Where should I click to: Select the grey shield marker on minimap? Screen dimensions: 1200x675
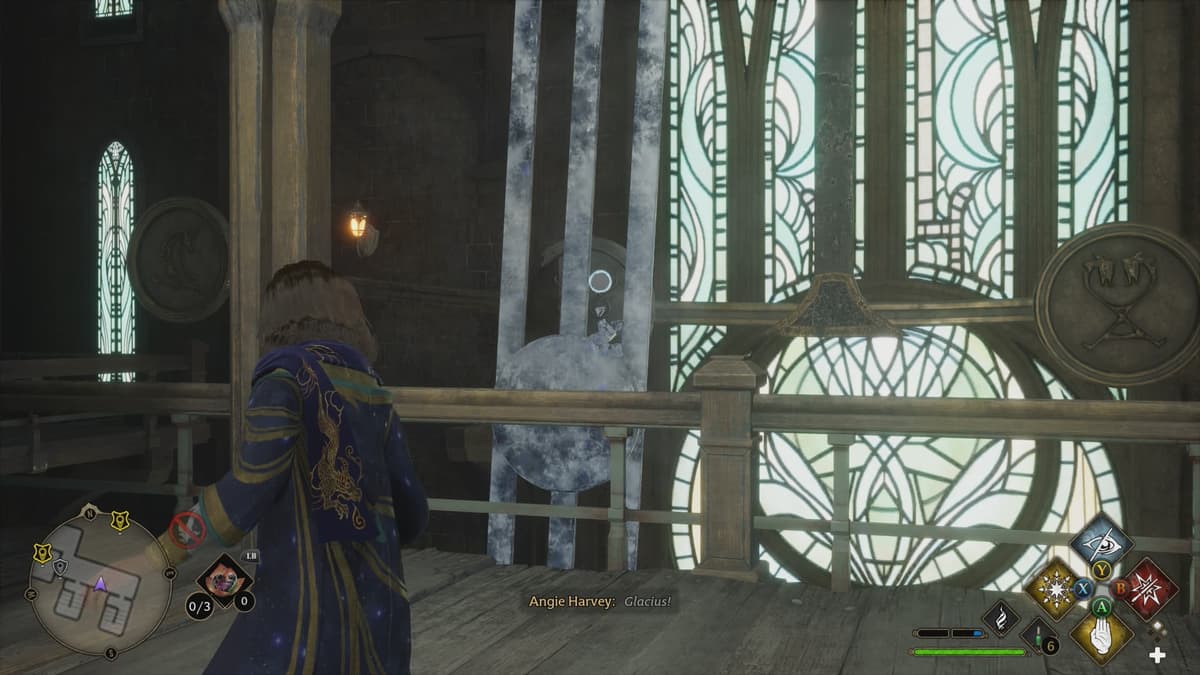[x=61, y=567]
